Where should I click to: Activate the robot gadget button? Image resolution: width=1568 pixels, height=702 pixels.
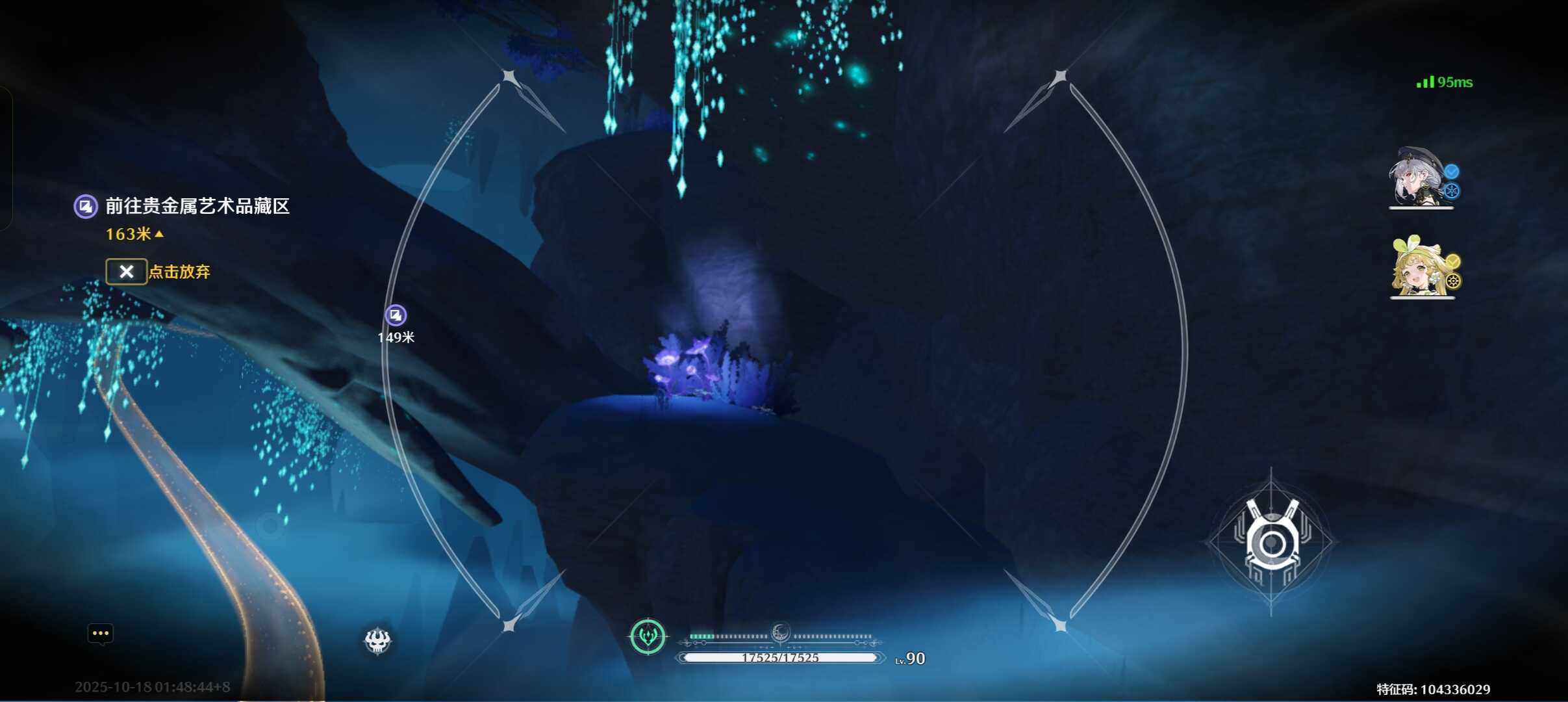click(1271, 542)
